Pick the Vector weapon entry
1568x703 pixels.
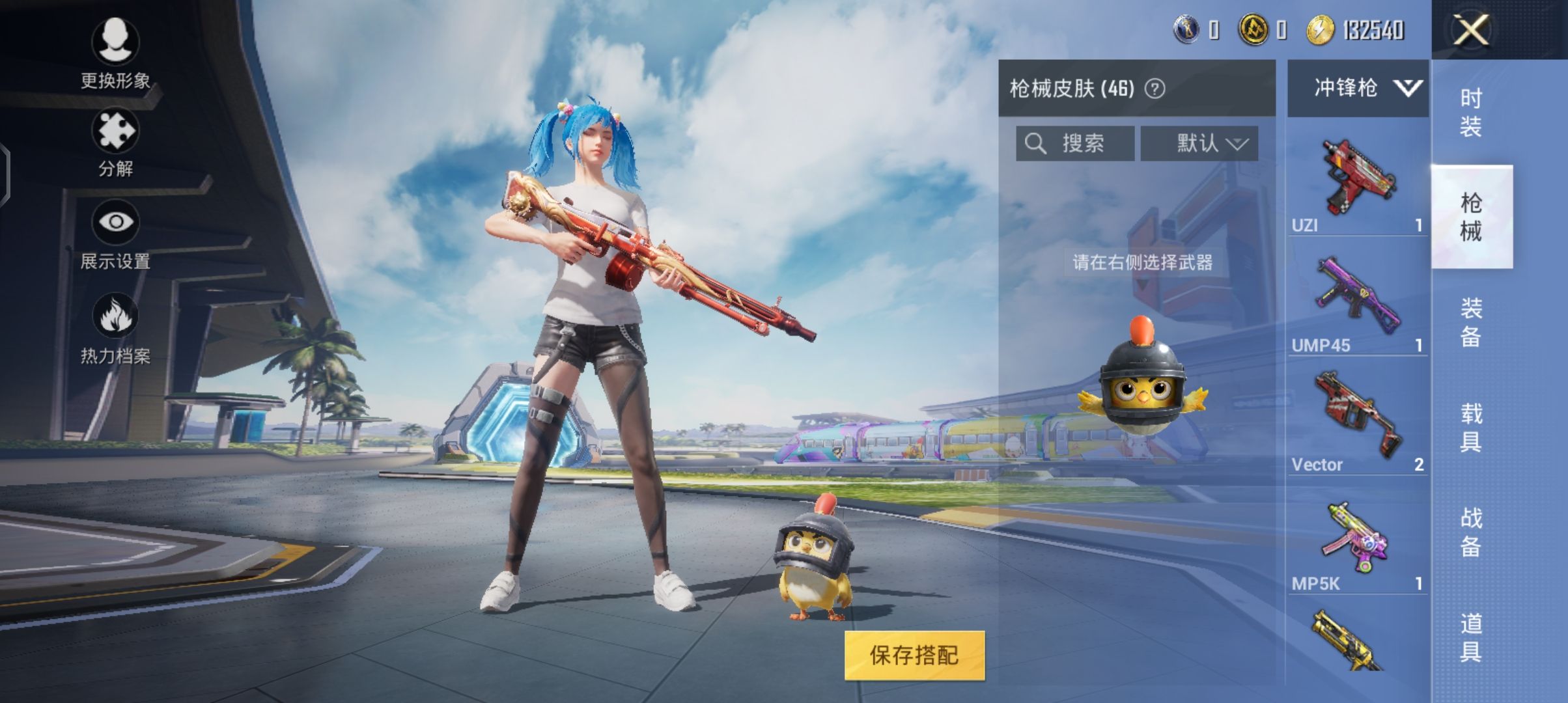[x=1357, y=422]
